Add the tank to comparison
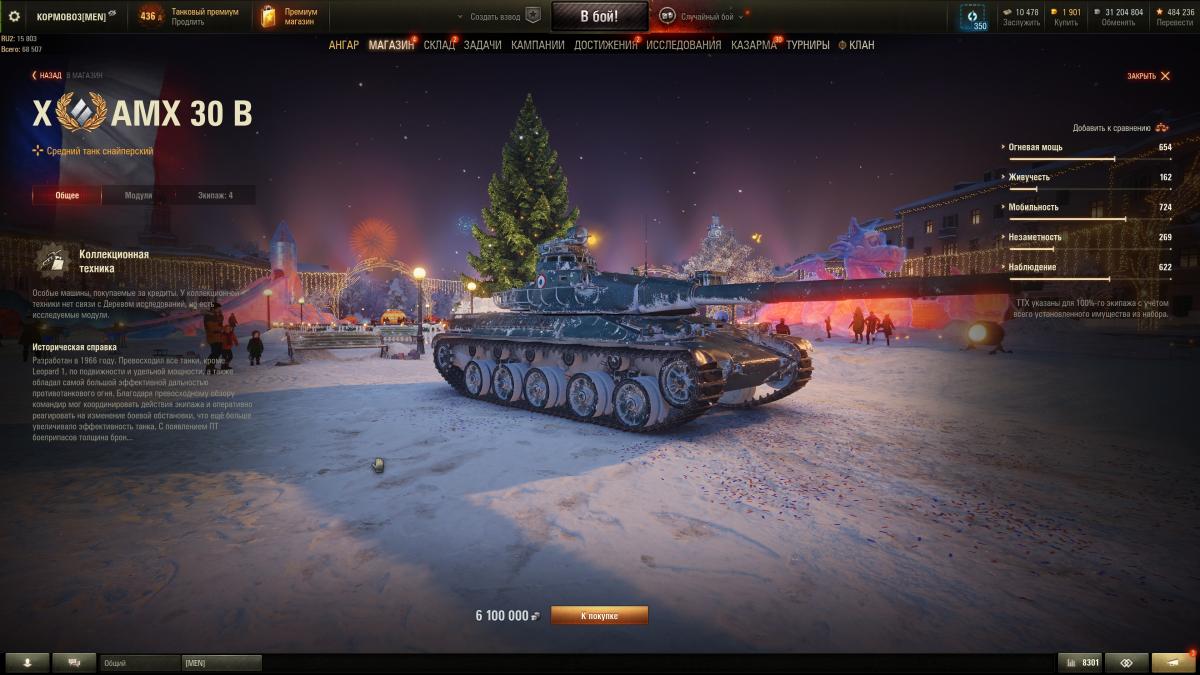Screen dimensions: 1200x675 tap(1120, 128)
